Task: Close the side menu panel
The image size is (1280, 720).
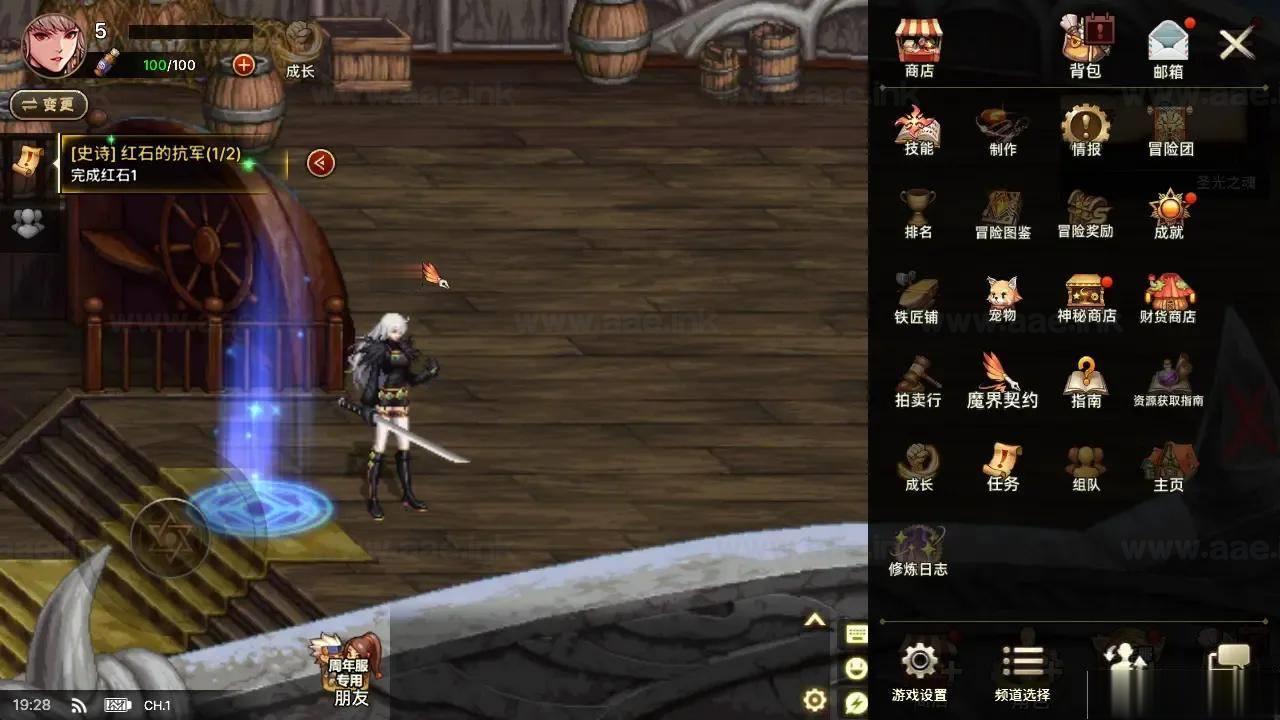Action: click(x=1237, y=44)
